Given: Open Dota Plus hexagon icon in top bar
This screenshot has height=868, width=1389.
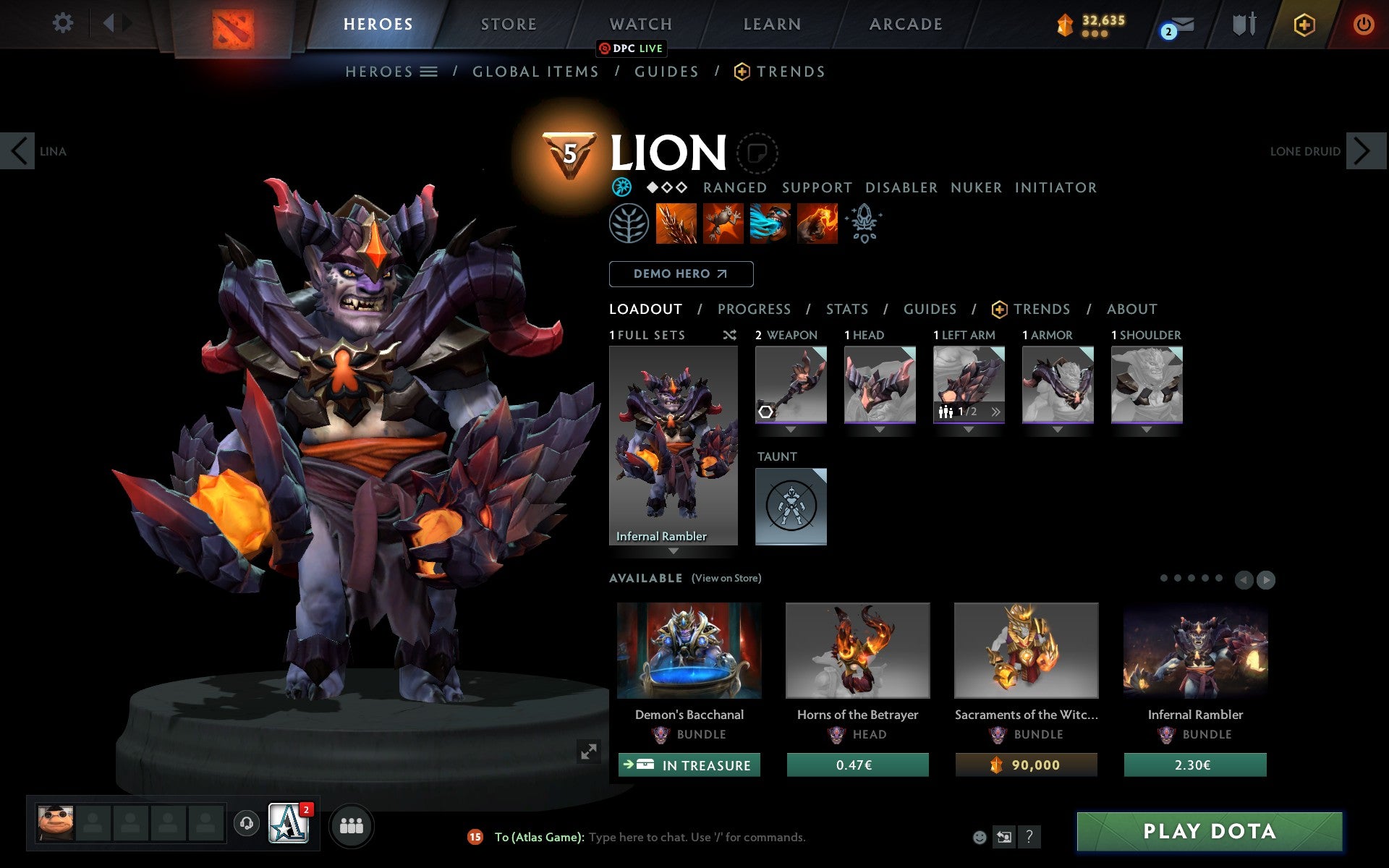Looking at the screenshot, I should pos(1304,24).
